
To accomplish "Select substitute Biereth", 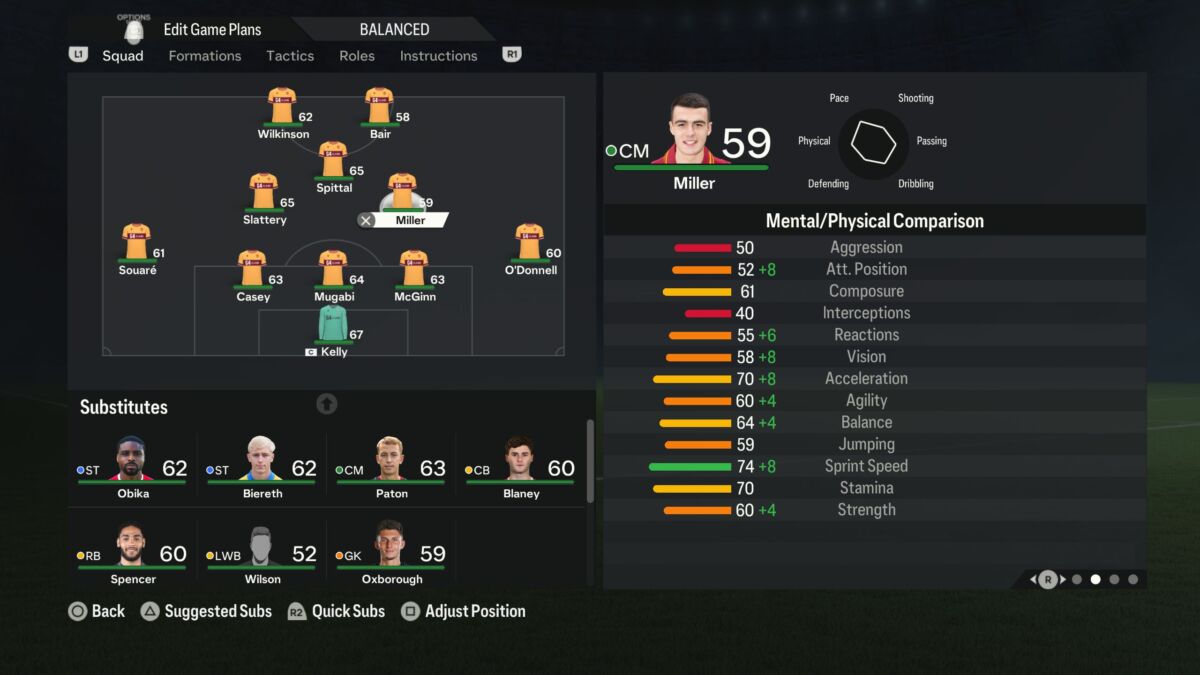I will point(262,466).
